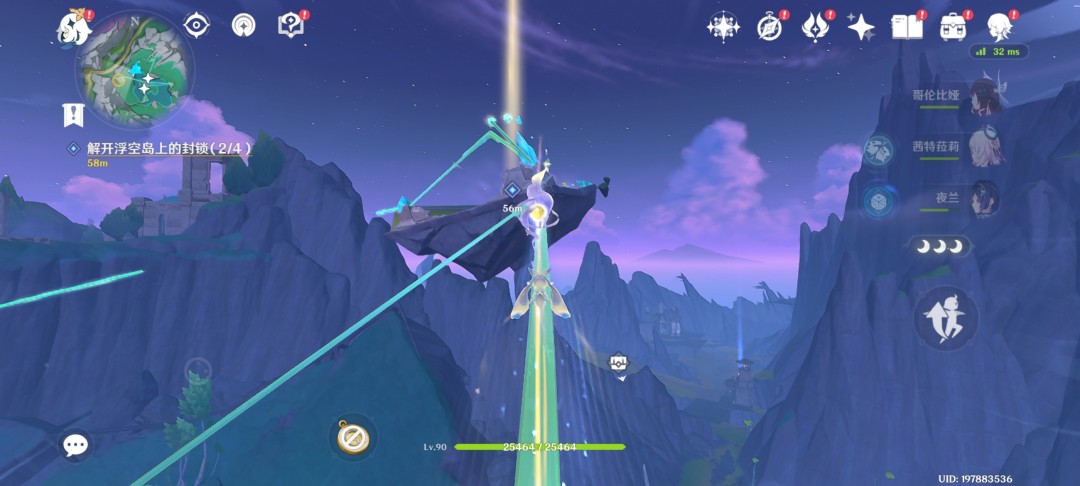
Task: Tap the round signal-wave icon beside the eye
Action: point(244,26)
